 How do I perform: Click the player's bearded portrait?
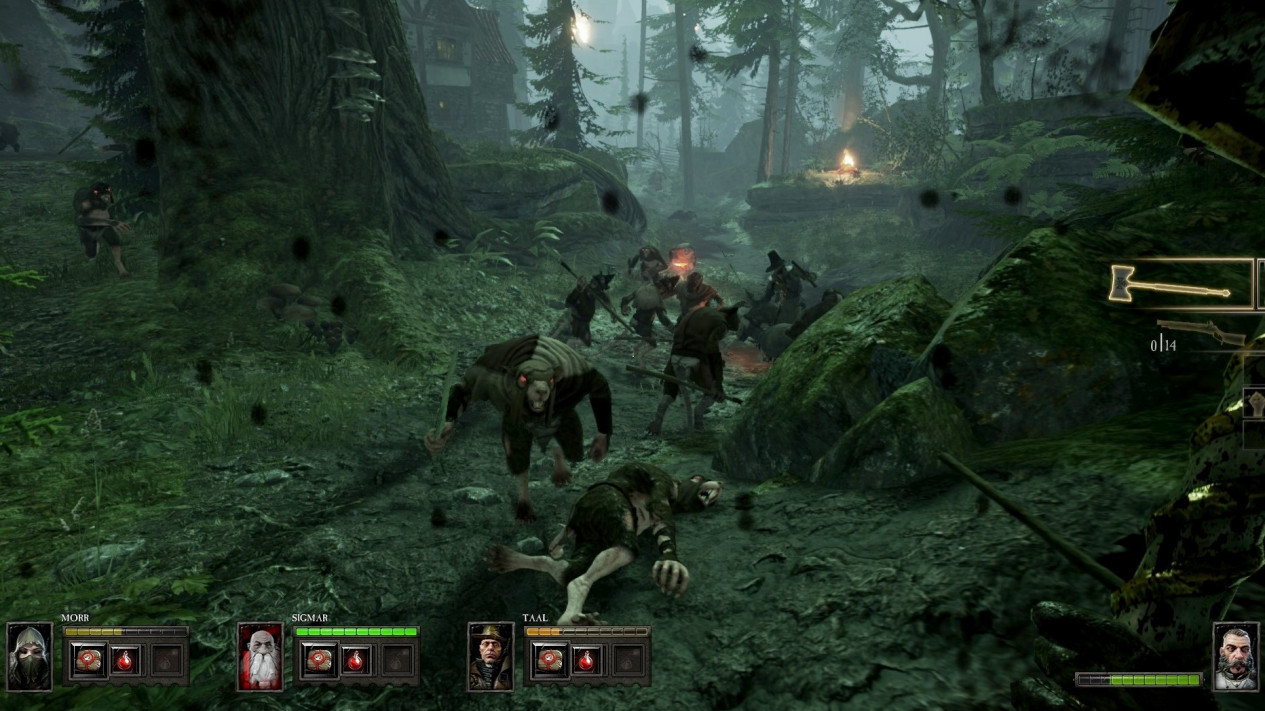(x=1236, y=657)
